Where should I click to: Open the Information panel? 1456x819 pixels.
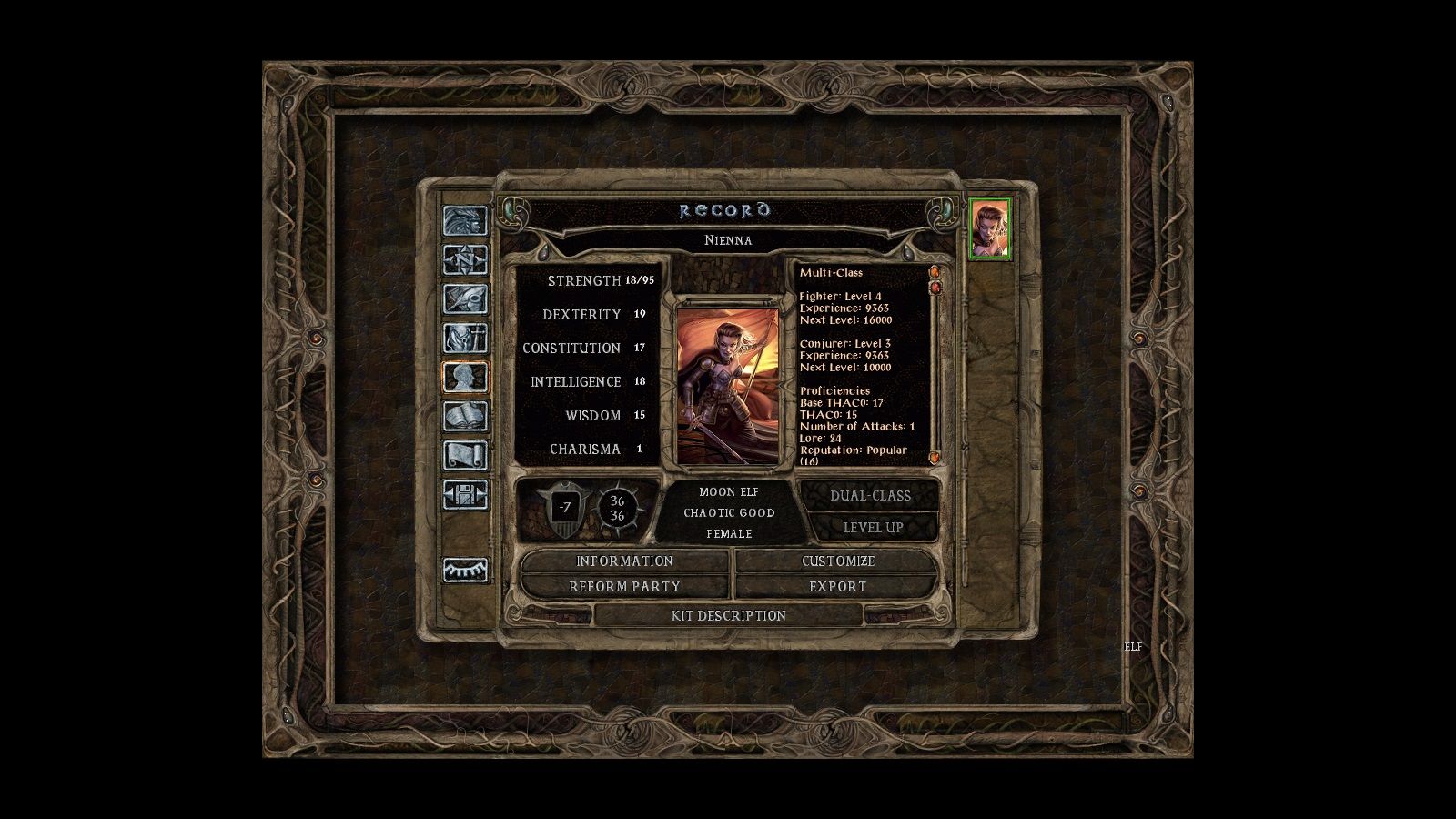[x=623, y=561]
